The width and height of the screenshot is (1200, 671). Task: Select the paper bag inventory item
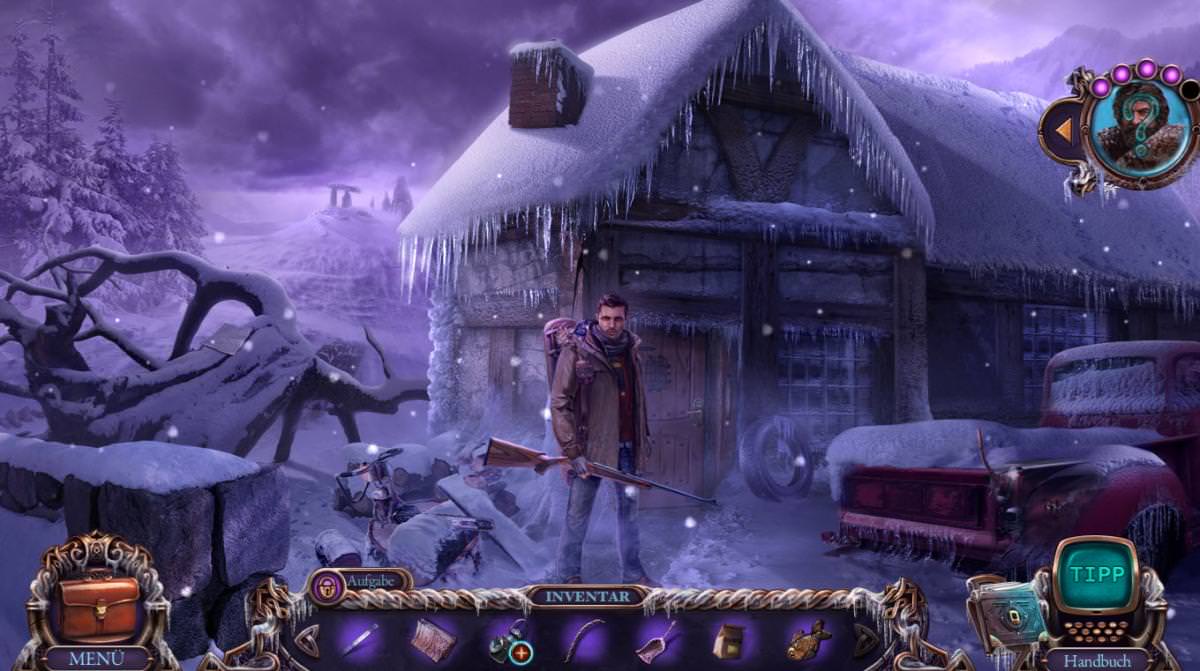[731, 641]
